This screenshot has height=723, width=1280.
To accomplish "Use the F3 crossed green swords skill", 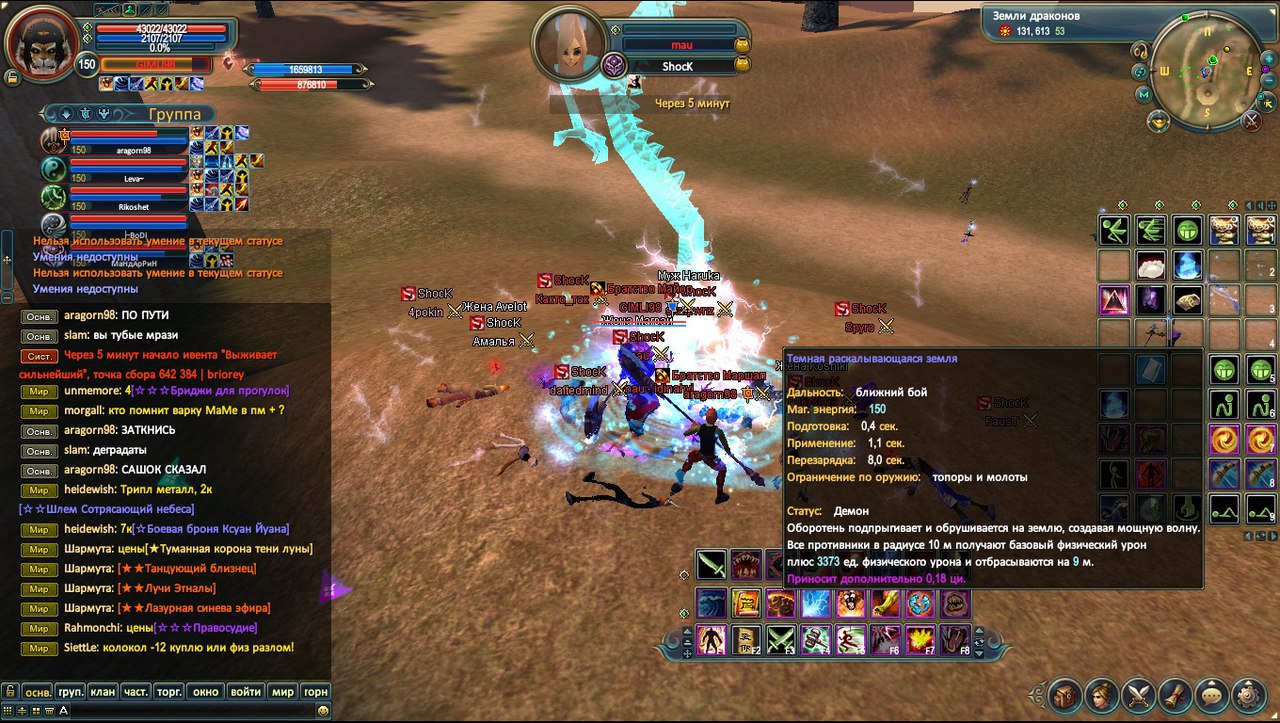I will pos(781,638).
